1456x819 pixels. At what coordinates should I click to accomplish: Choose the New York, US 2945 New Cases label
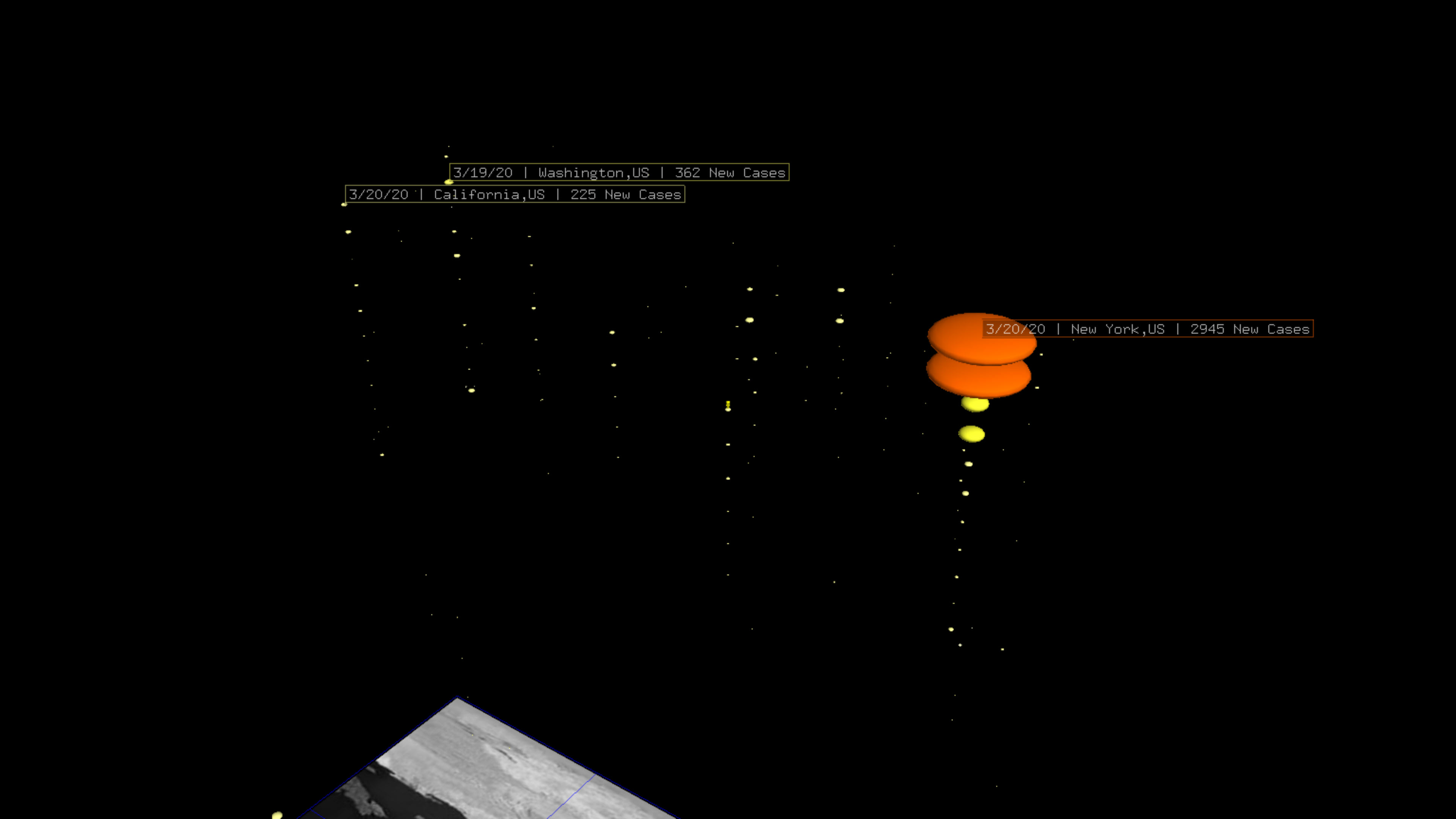click(1147, 329)
